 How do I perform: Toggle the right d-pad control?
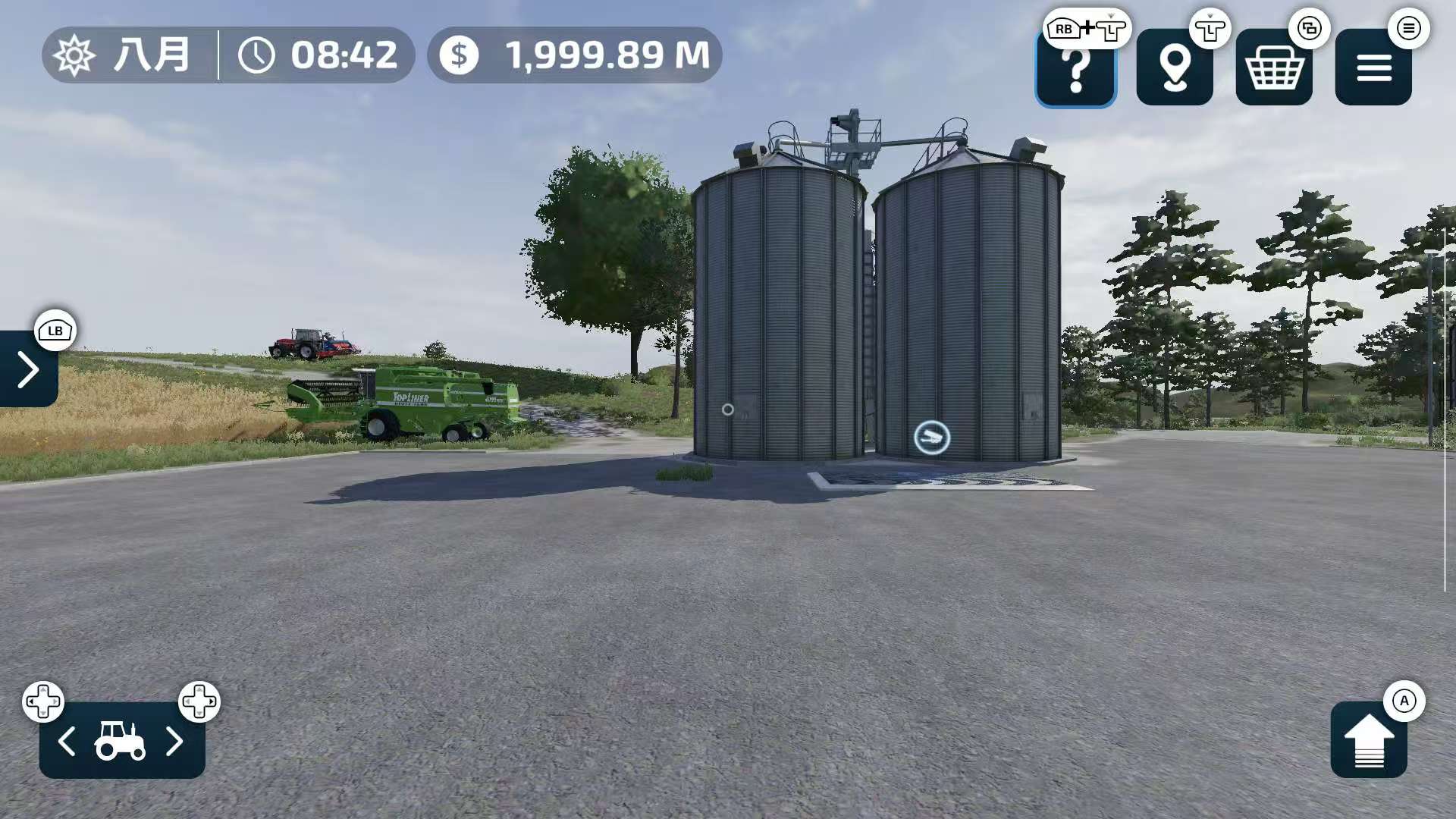(199, 701)
